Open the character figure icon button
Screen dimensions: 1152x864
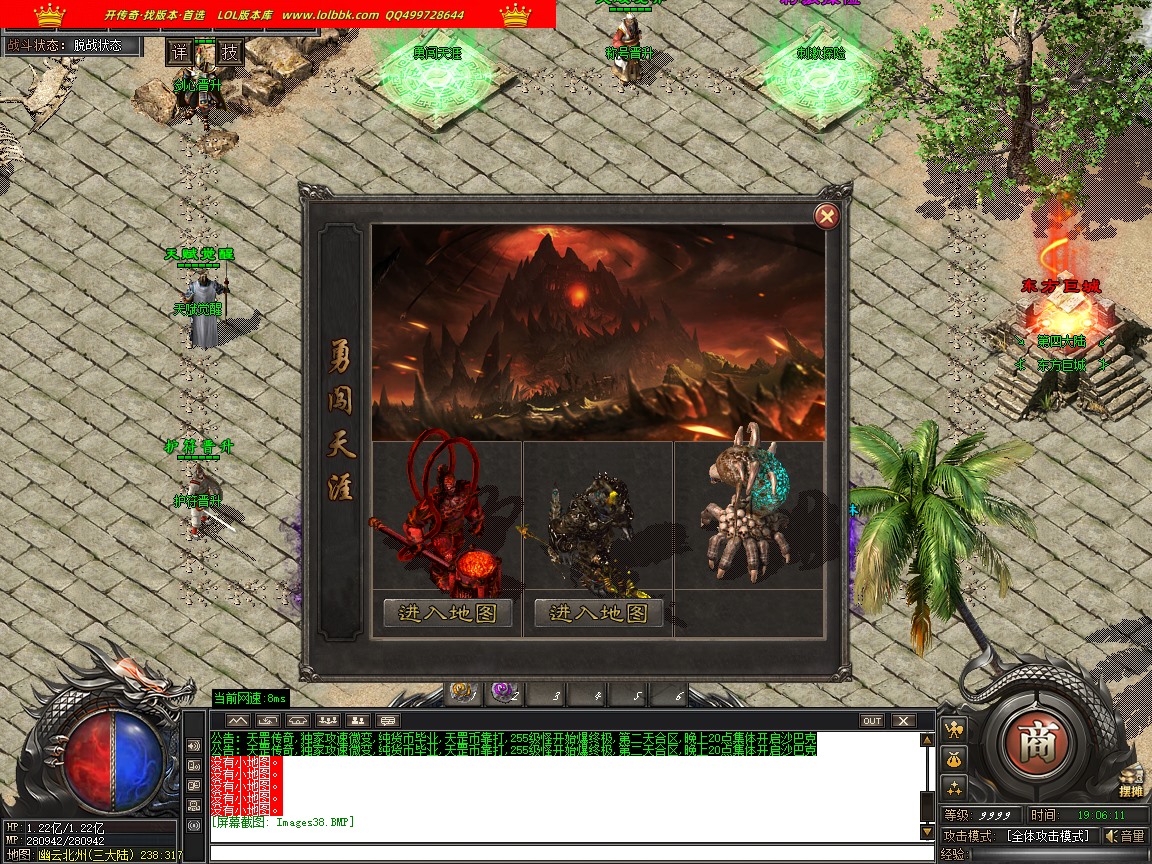954,729
